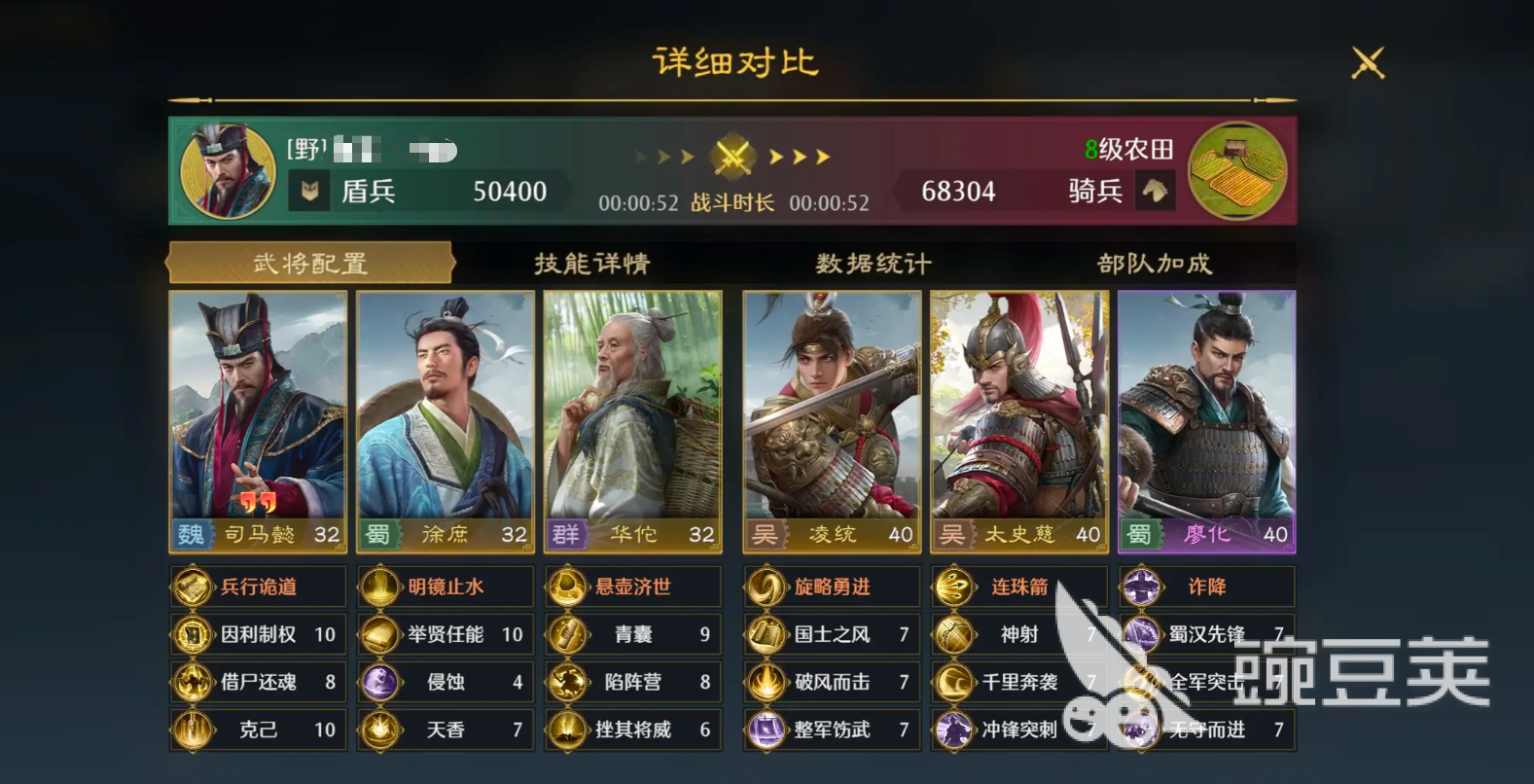Click the 千里奔袭 skill entry

click(x=1017, y=683)
